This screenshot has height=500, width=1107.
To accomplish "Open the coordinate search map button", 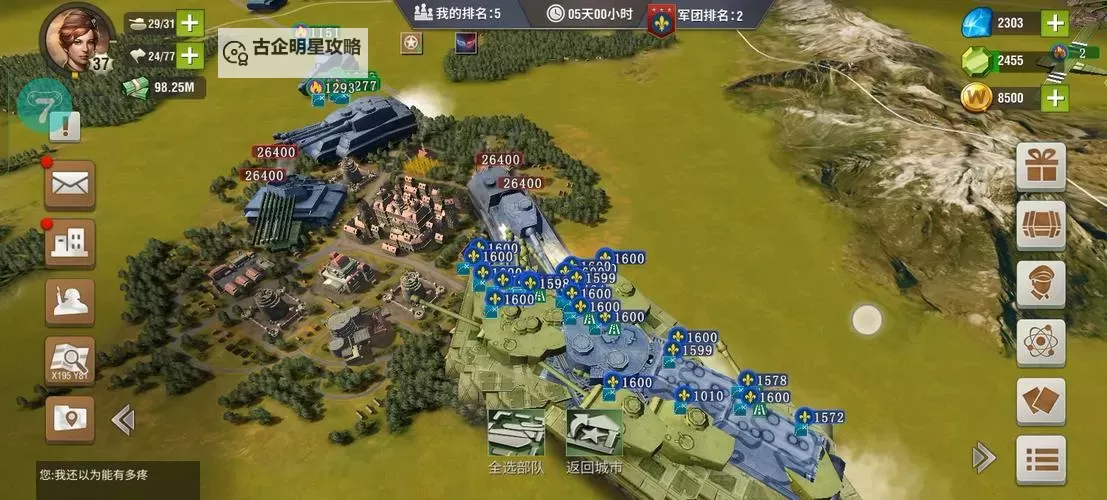I will tap(70, 360).
